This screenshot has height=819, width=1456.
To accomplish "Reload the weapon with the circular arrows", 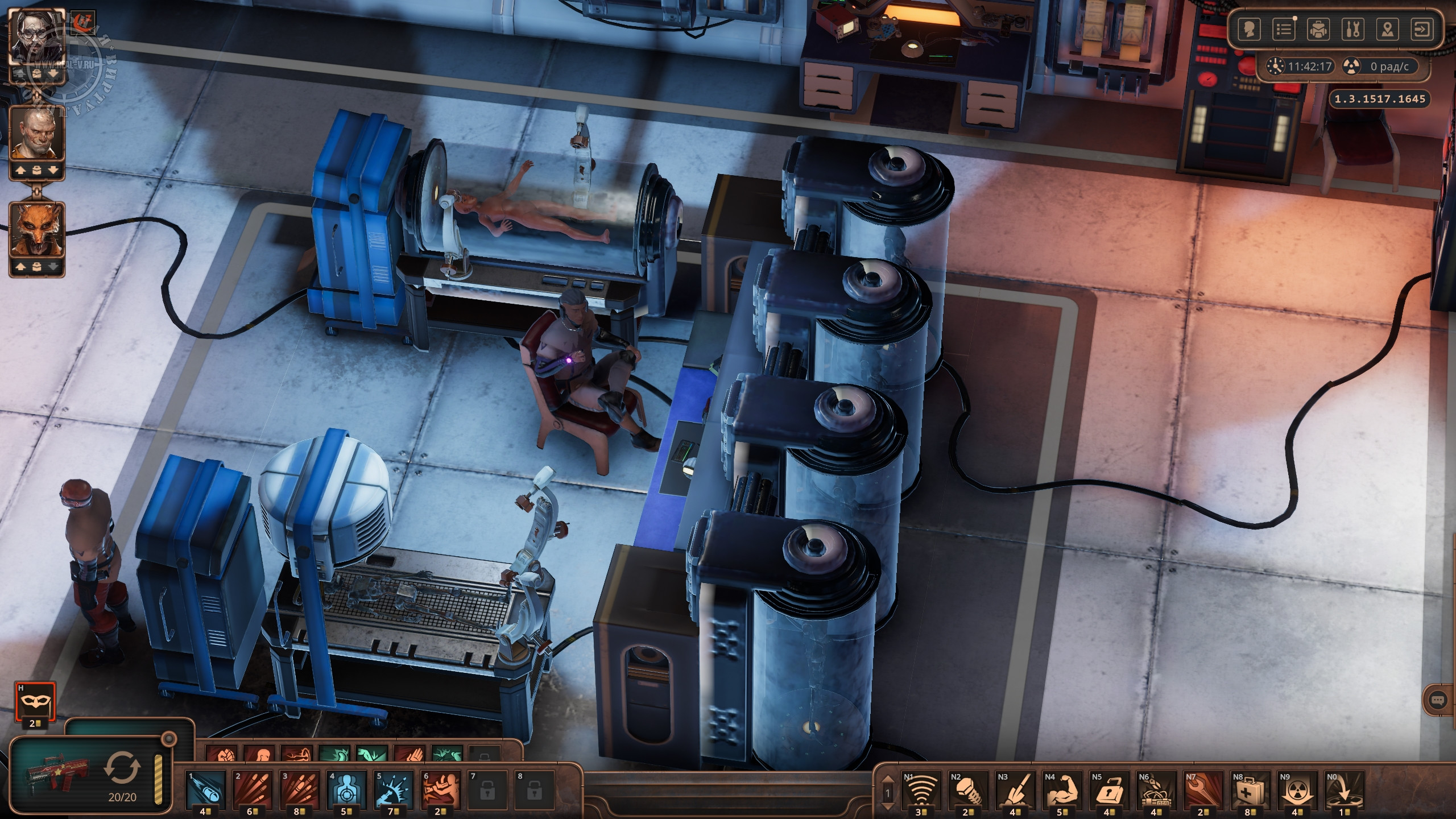I will click(122, 768).
